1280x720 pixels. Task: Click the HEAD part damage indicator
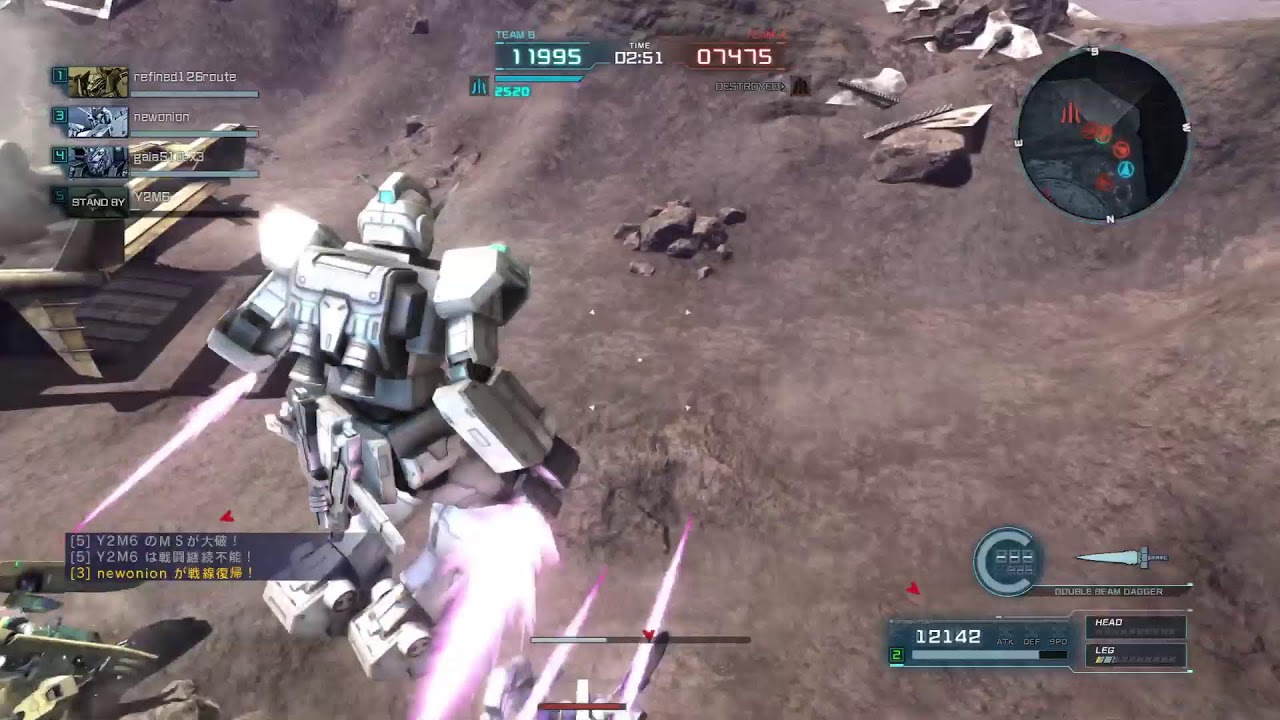click(1136, 627)
